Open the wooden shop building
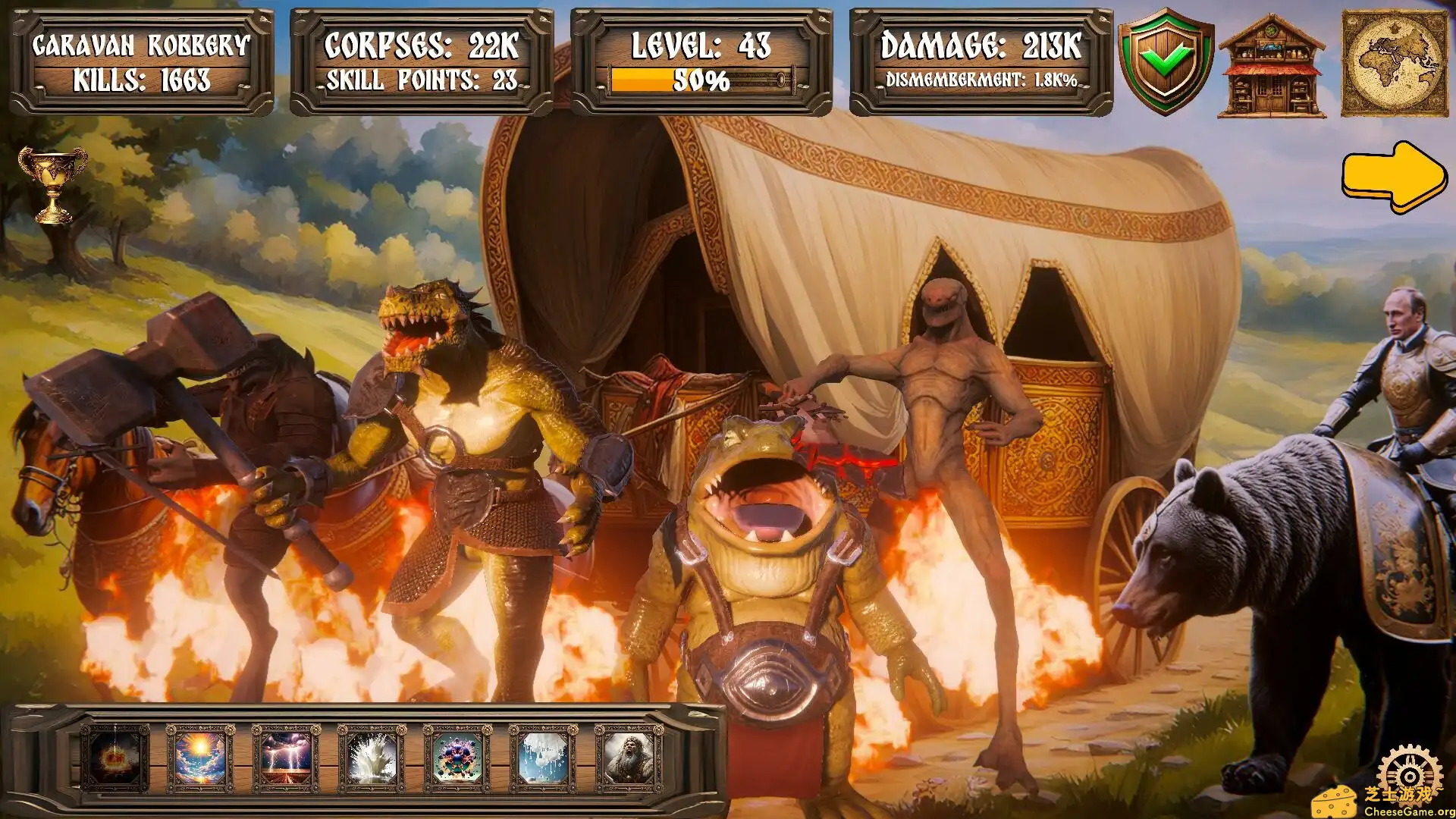The height and width of the screenshot is (819, 1456). point(1272,67)
